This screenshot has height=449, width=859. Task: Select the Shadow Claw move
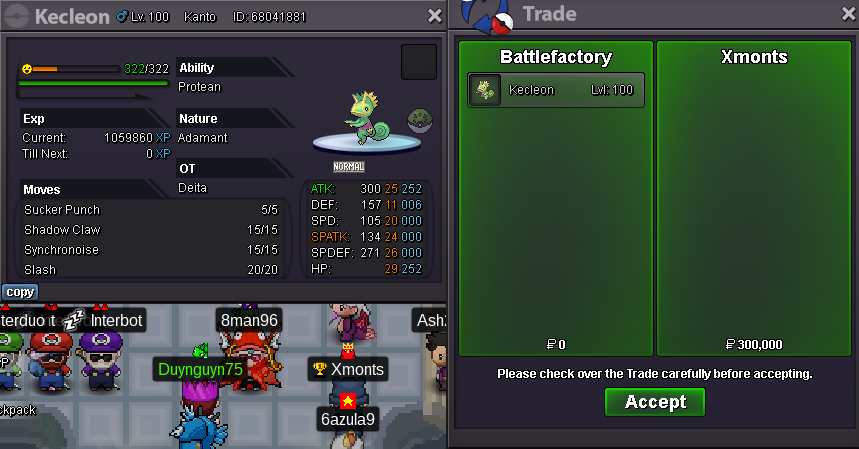tap(150, 230)
